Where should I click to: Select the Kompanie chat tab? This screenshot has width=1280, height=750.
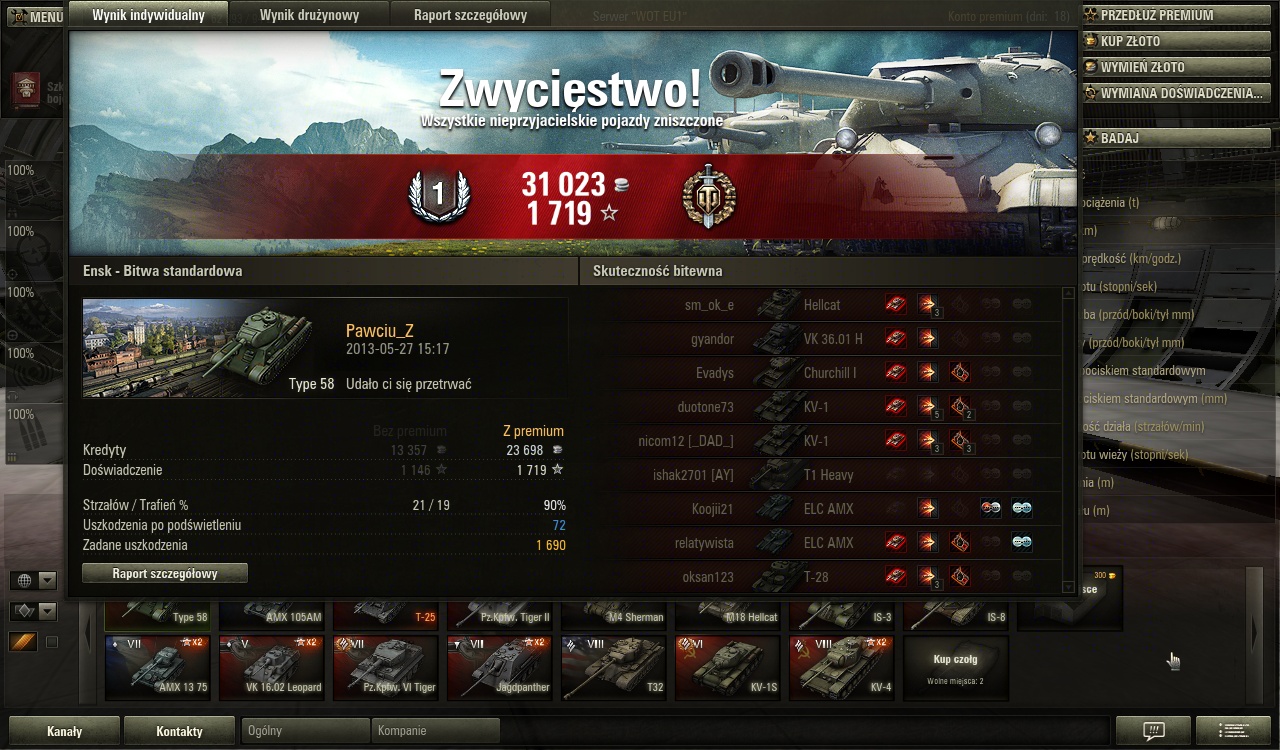(x=435, y=731)
